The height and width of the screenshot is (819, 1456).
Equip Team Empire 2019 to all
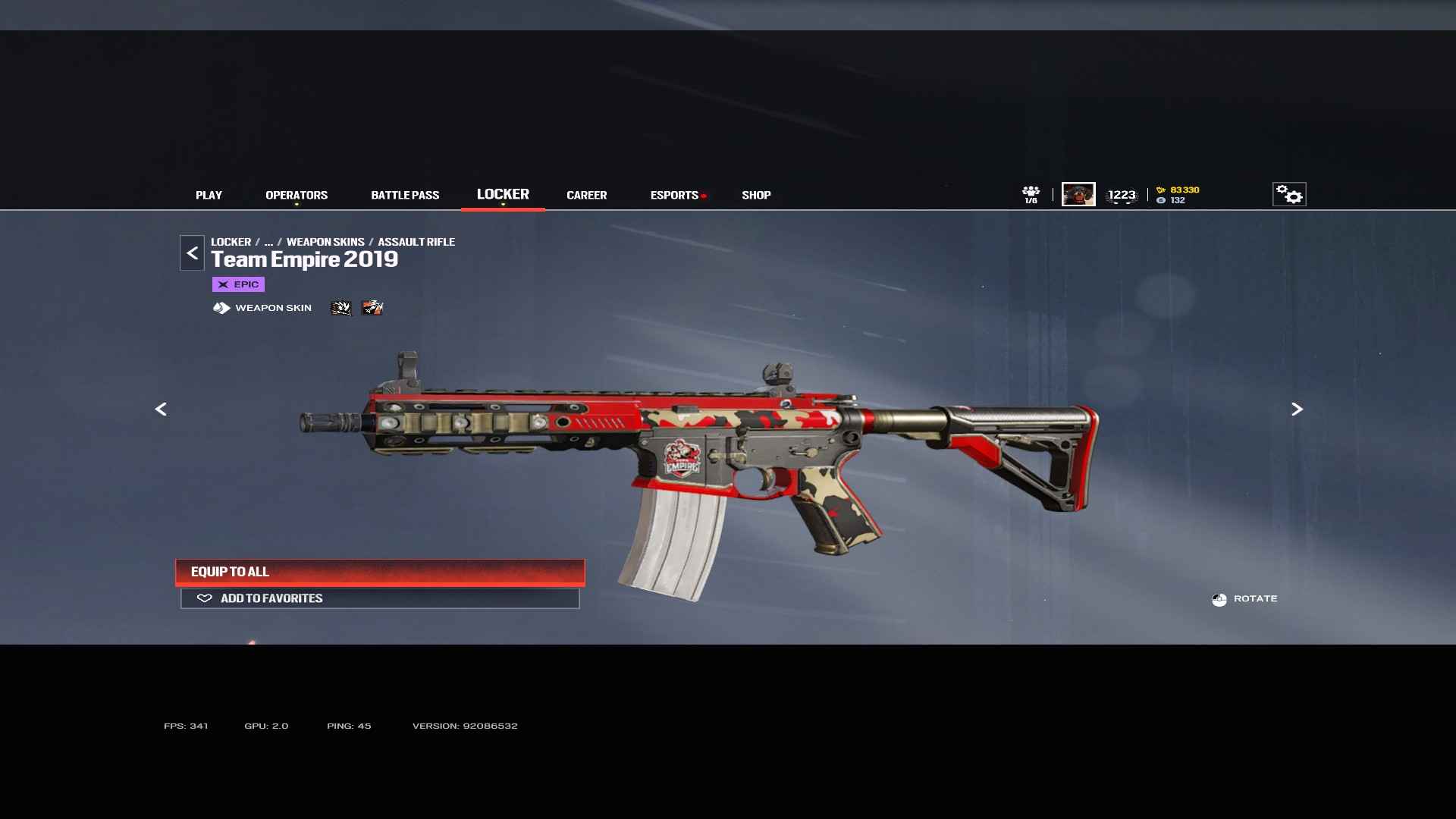(x=380, y=572)
